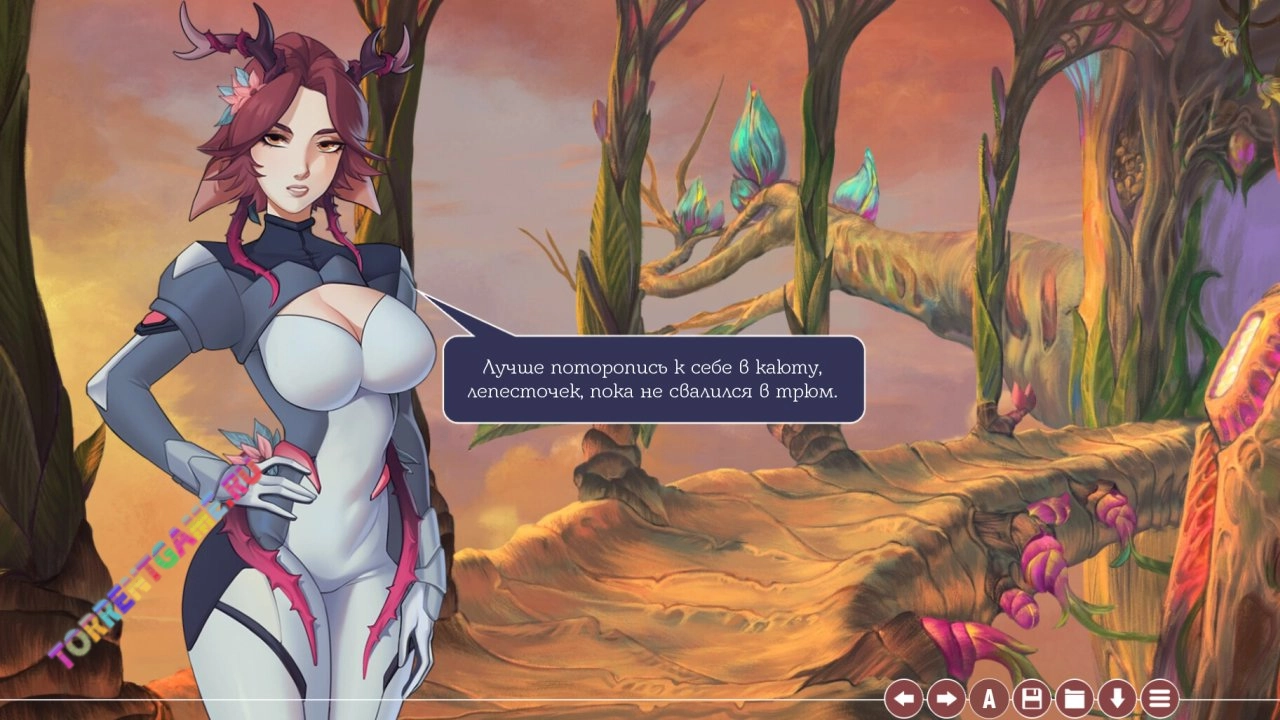Viewport: 1280px width, 720px height.
Task: Open the load menu folder icon
Action: click(1074, 698)
